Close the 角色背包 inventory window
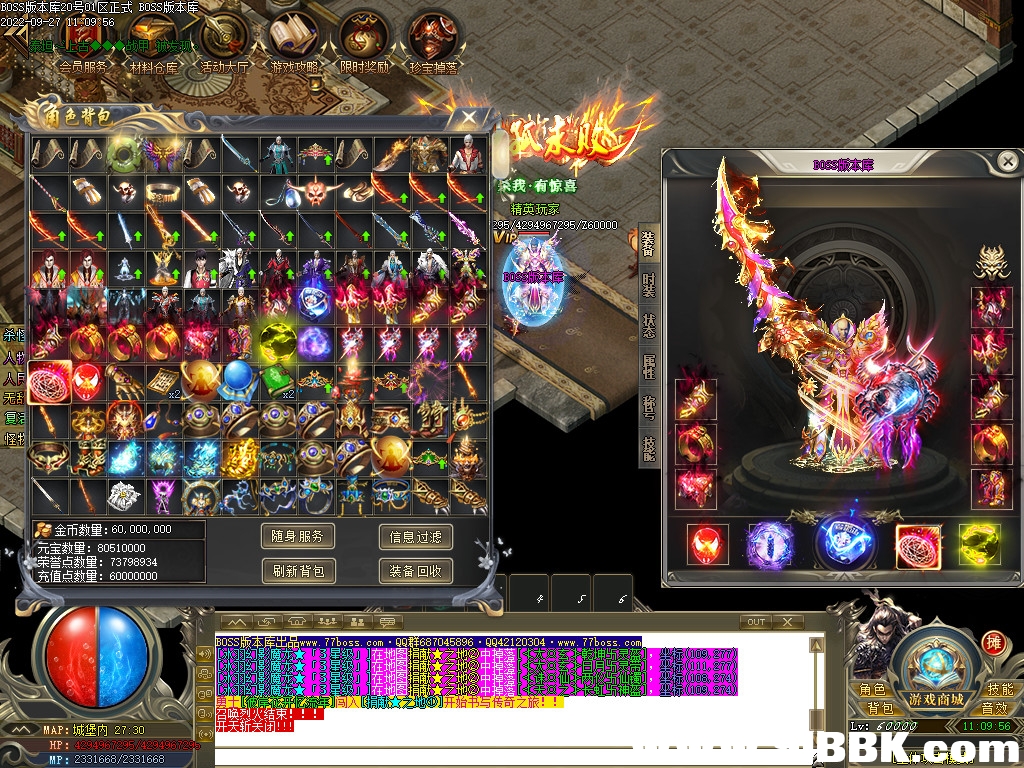 tap(468, 117)
